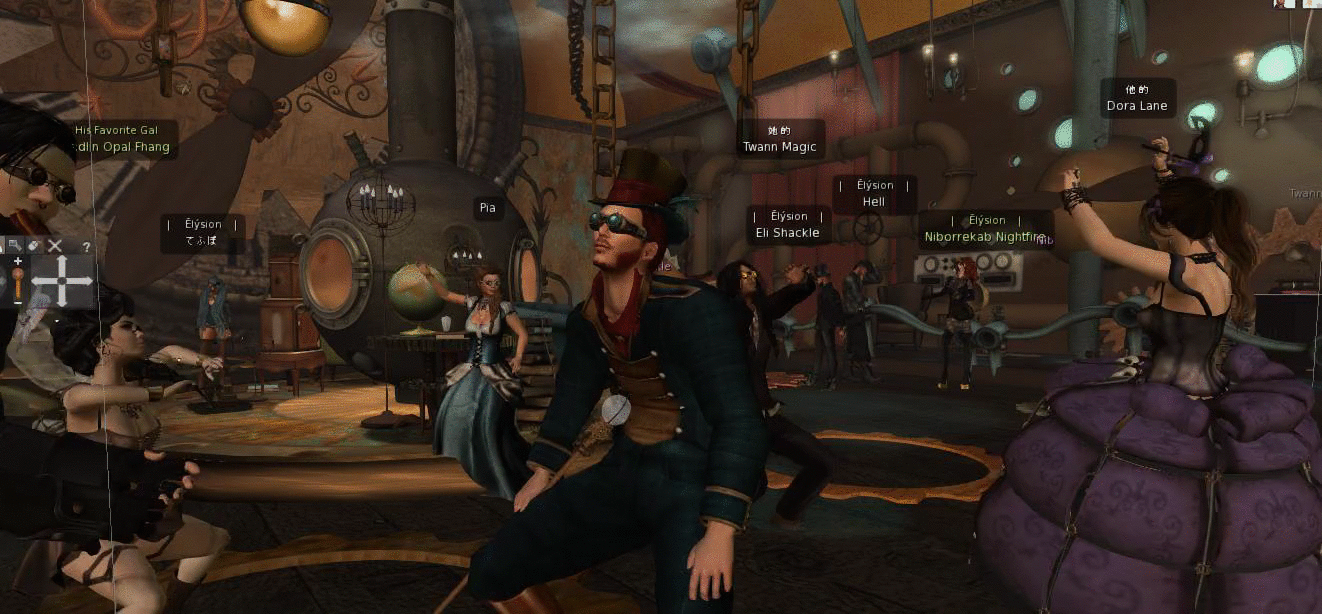The width and height of the screenshot is (1322, 614).
Task: Select the preset views camera icon
Action: point(17,245)
